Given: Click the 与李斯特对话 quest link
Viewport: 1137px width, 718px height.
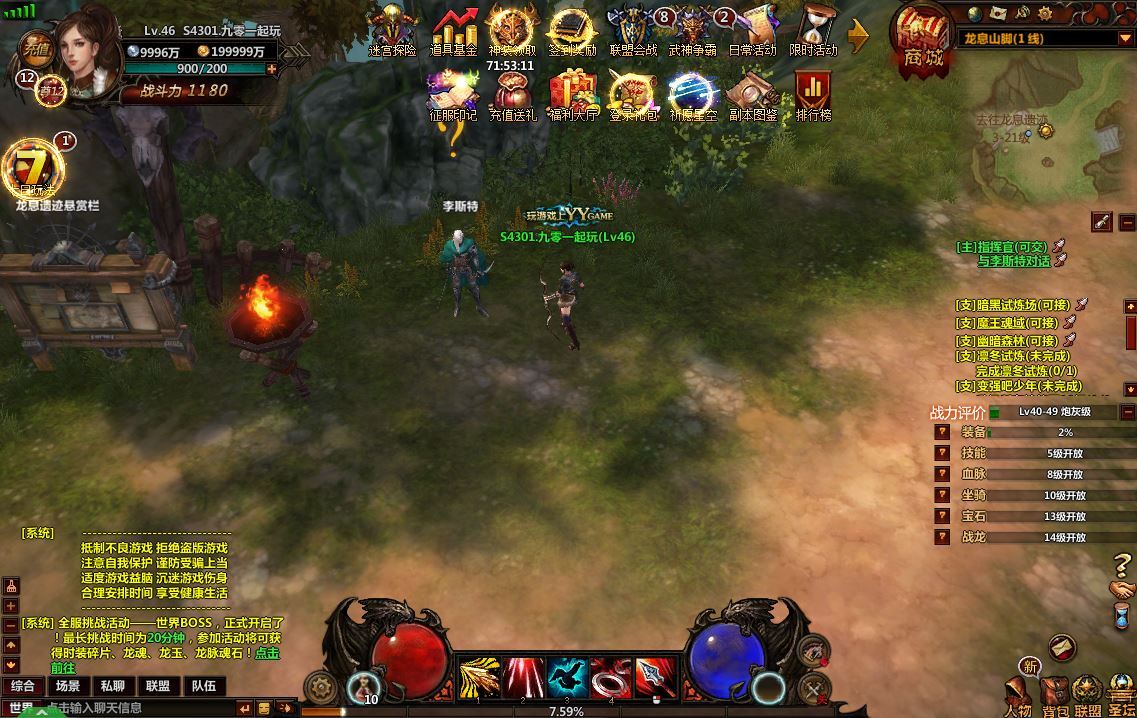Looking at the screenshot, I should pyautogui.click(x=1013, y=261).
